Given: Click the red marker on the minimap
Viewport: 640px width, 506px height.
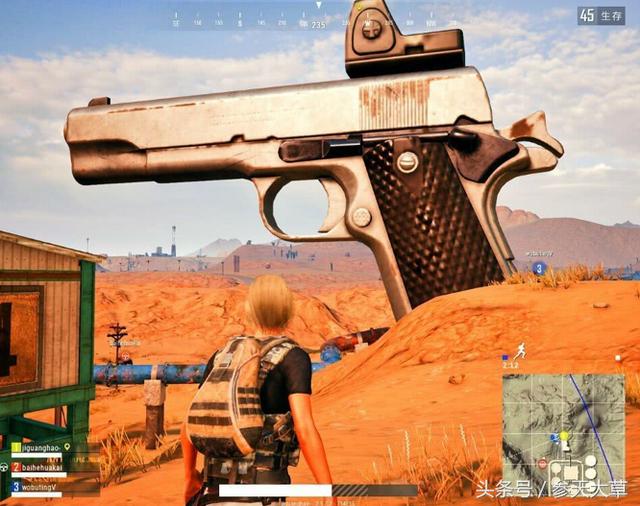Looking at the screenshot, I should (542, 464).
